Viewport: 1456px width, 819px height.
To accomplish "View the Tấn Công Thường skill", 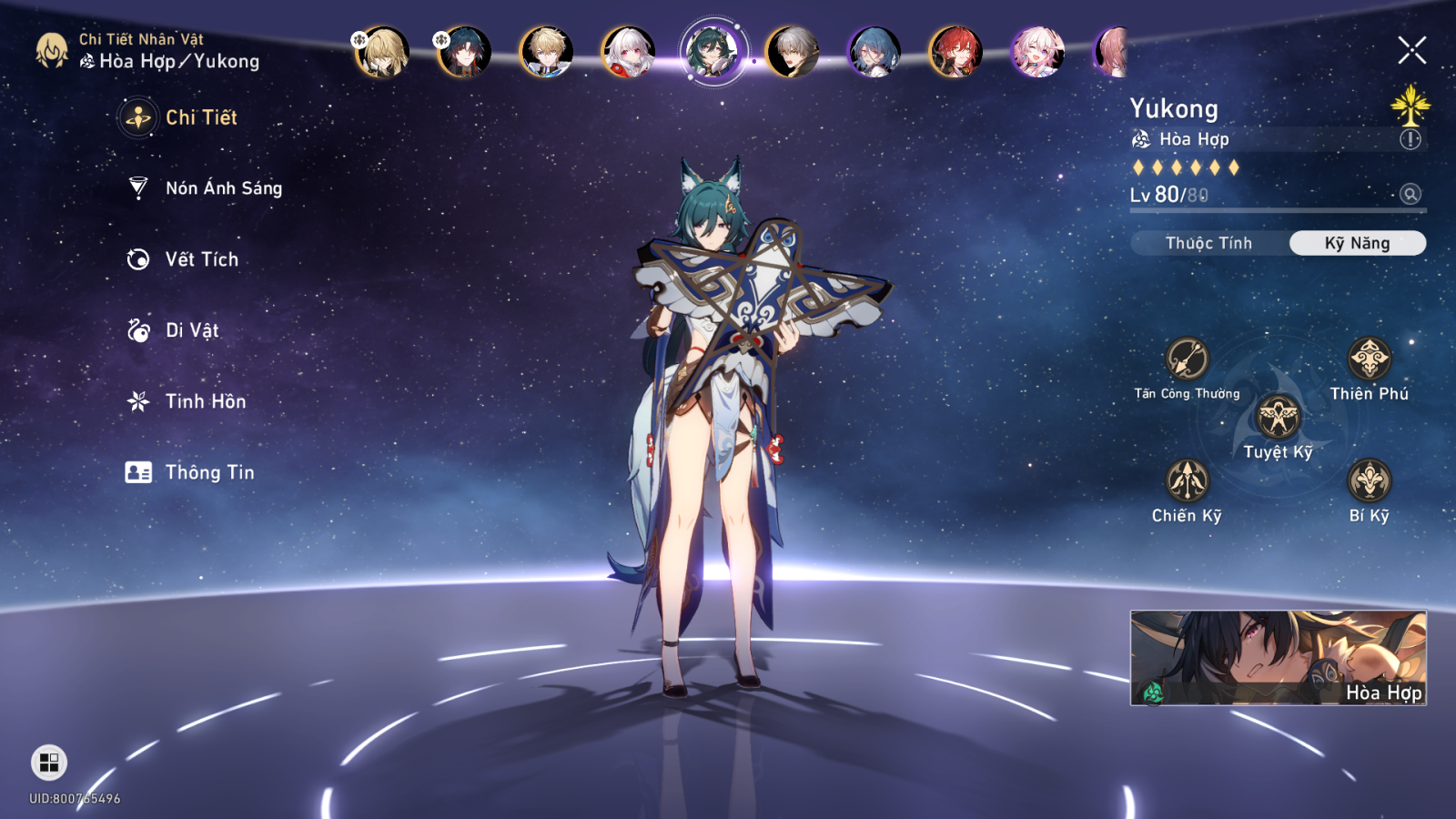I will pyautogui.click(x=1187, y=359).
